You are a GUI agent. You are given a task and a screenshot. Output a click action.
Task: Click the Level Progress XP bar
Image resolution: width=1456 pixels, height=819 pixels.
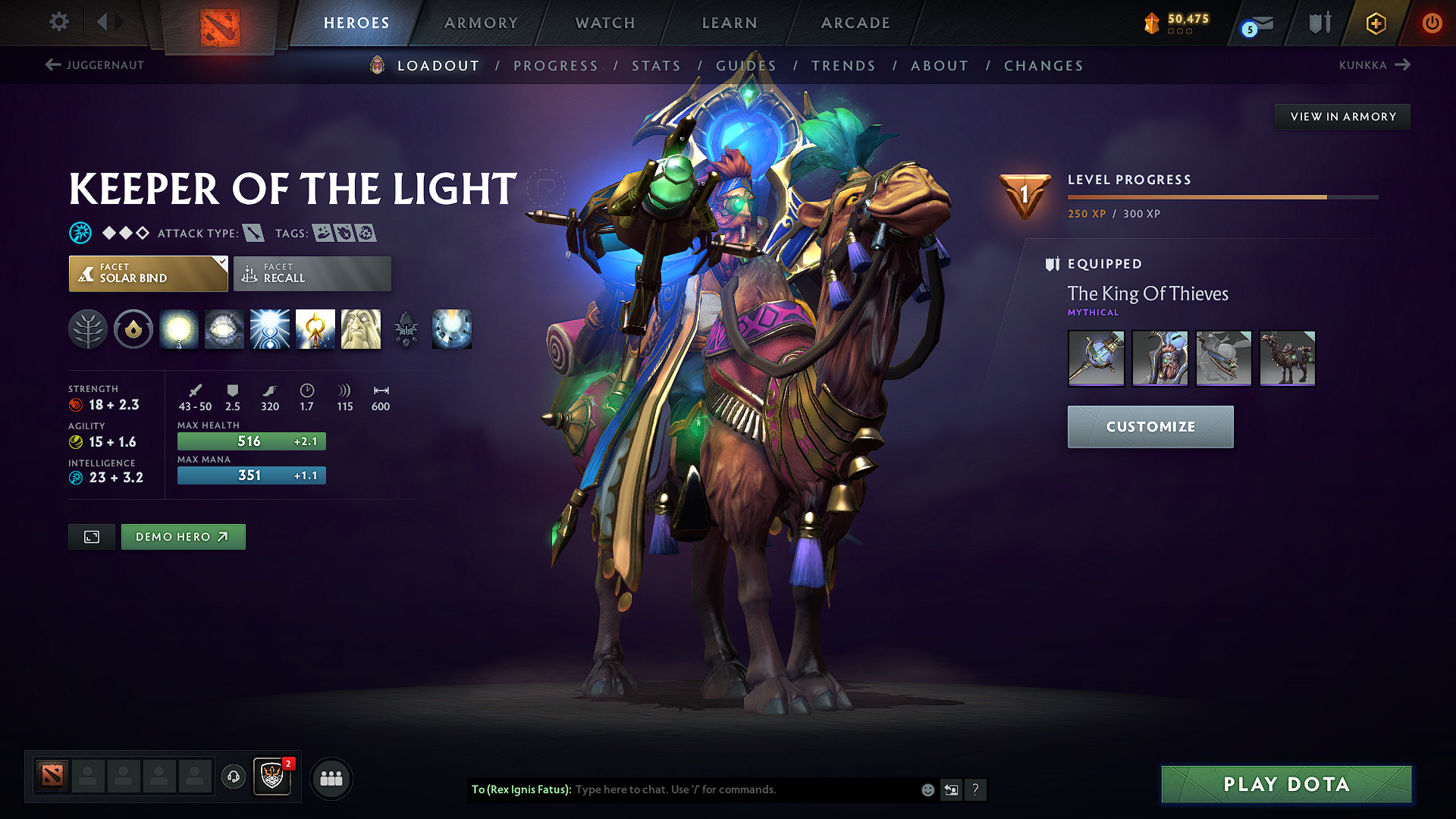(1222, 196)
